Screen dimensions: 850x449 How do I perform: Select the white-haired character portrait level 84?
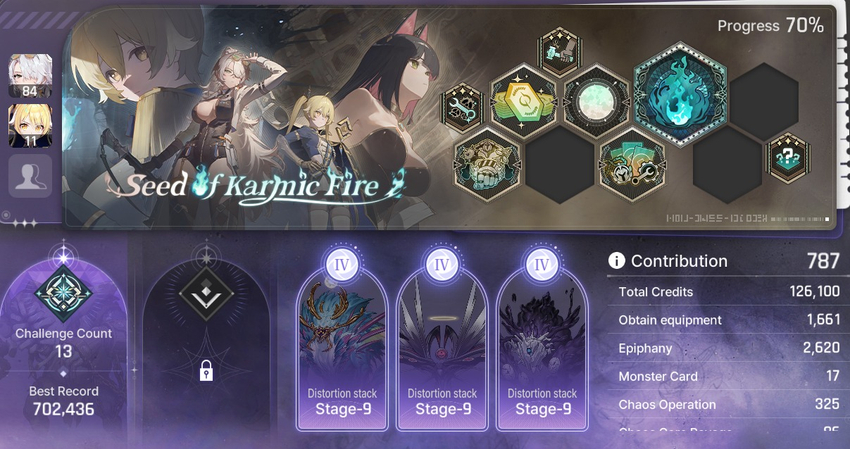30,75
